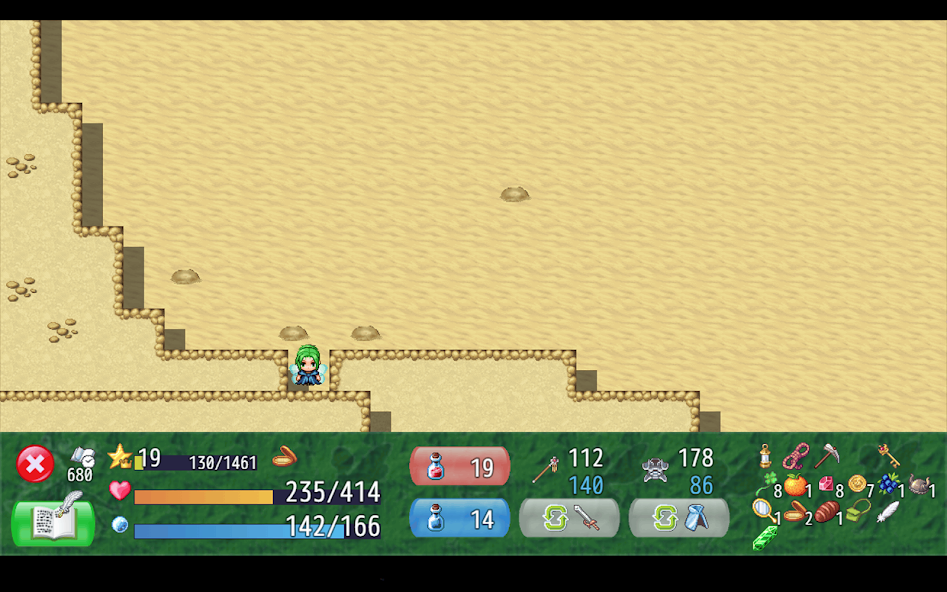Select the pink gem item

point(826,484)
